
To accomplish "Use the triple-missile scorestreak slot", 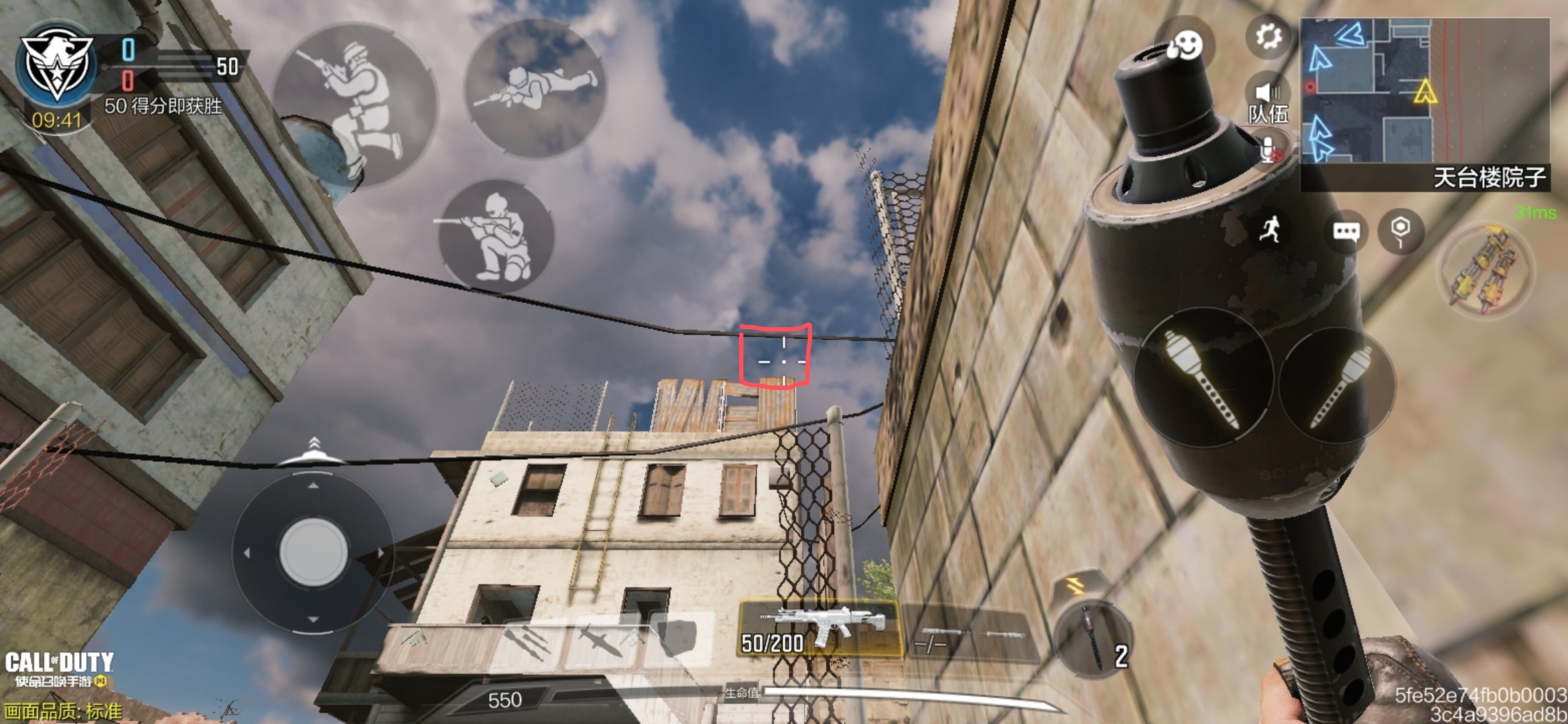I will tap(529, 640).
